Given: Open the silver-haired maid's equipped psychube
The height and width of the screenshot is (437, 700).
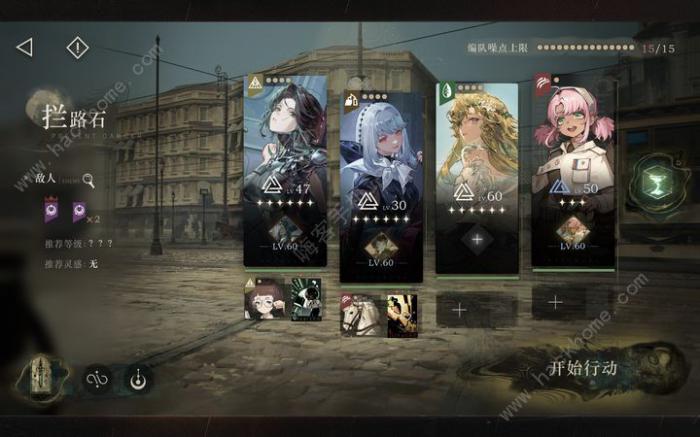Looking at the screenshot, I should pos(381,246).
